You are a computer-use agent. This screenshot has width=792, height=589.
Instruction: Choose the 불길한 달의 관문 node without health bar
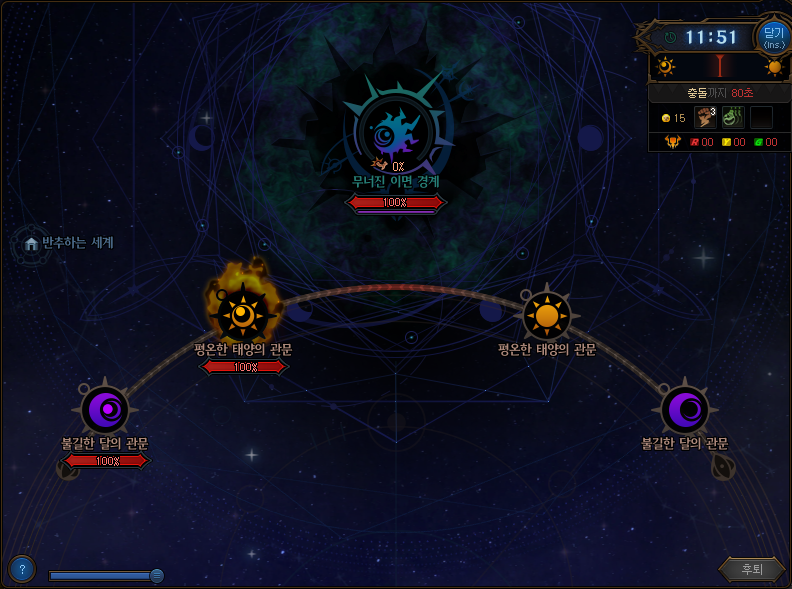coord(685,410)
